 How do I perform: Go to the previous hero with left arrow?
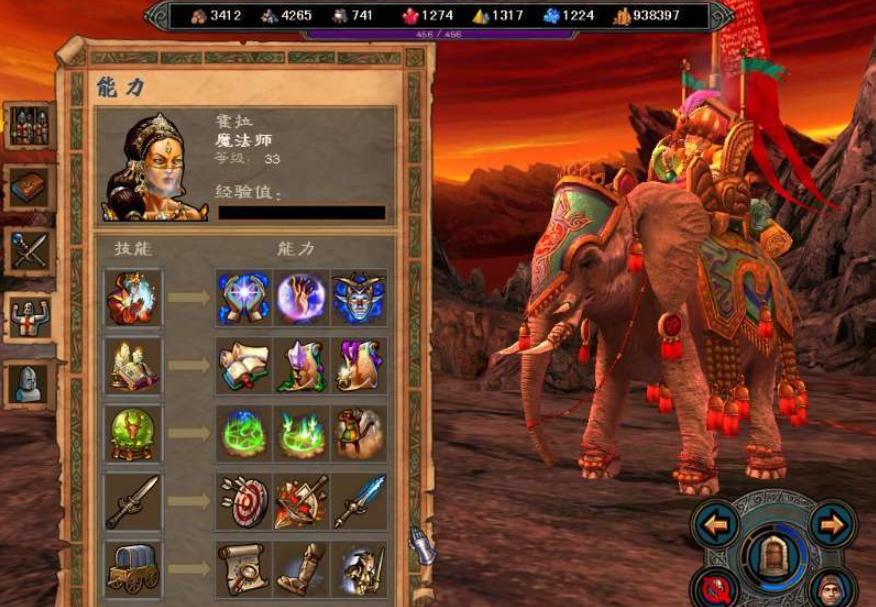click(717, 523)
